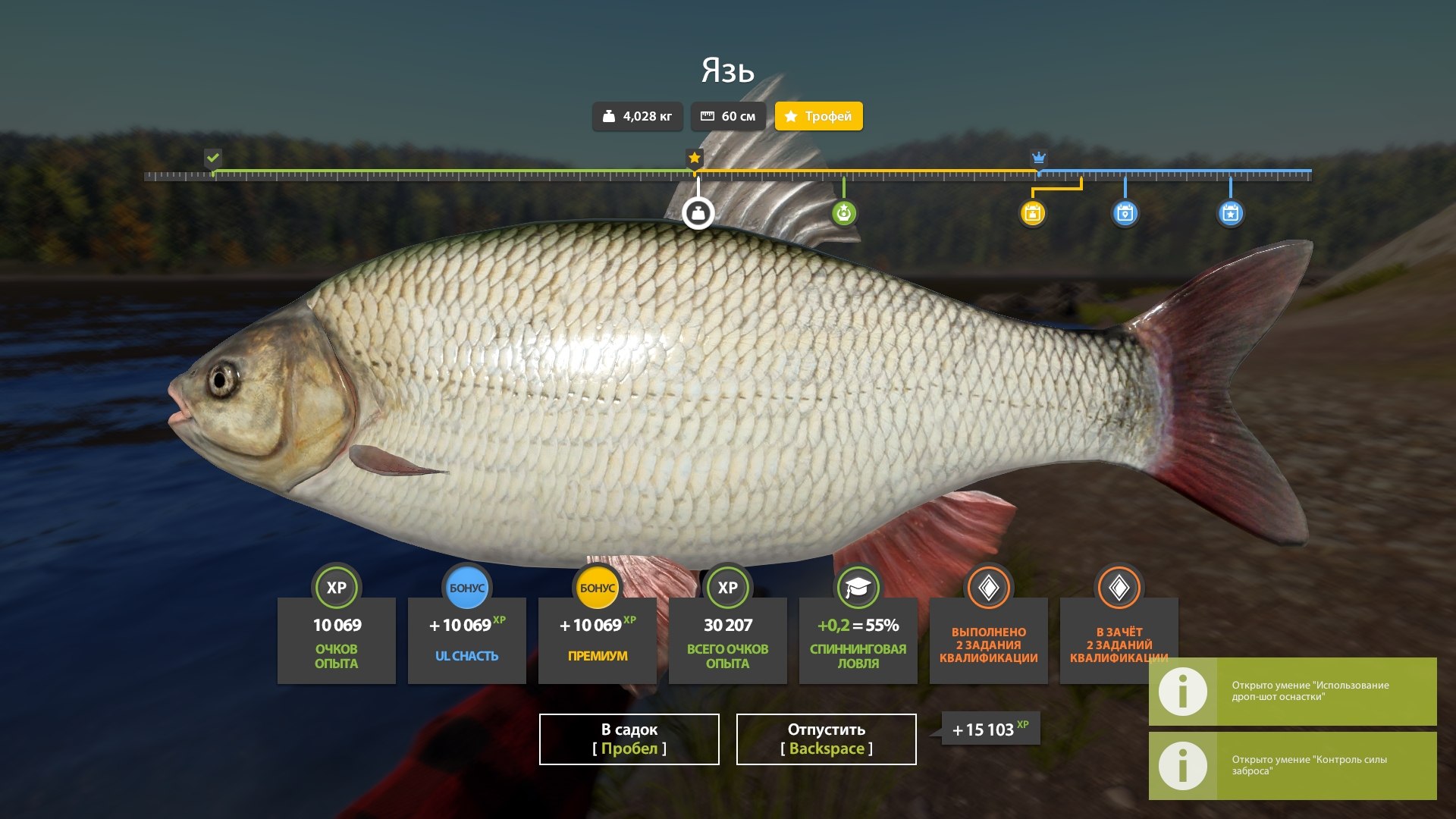Click the Премиум bonus XP tile
The height and width of the screenshot is (819, 1456).
pos(597,639)
